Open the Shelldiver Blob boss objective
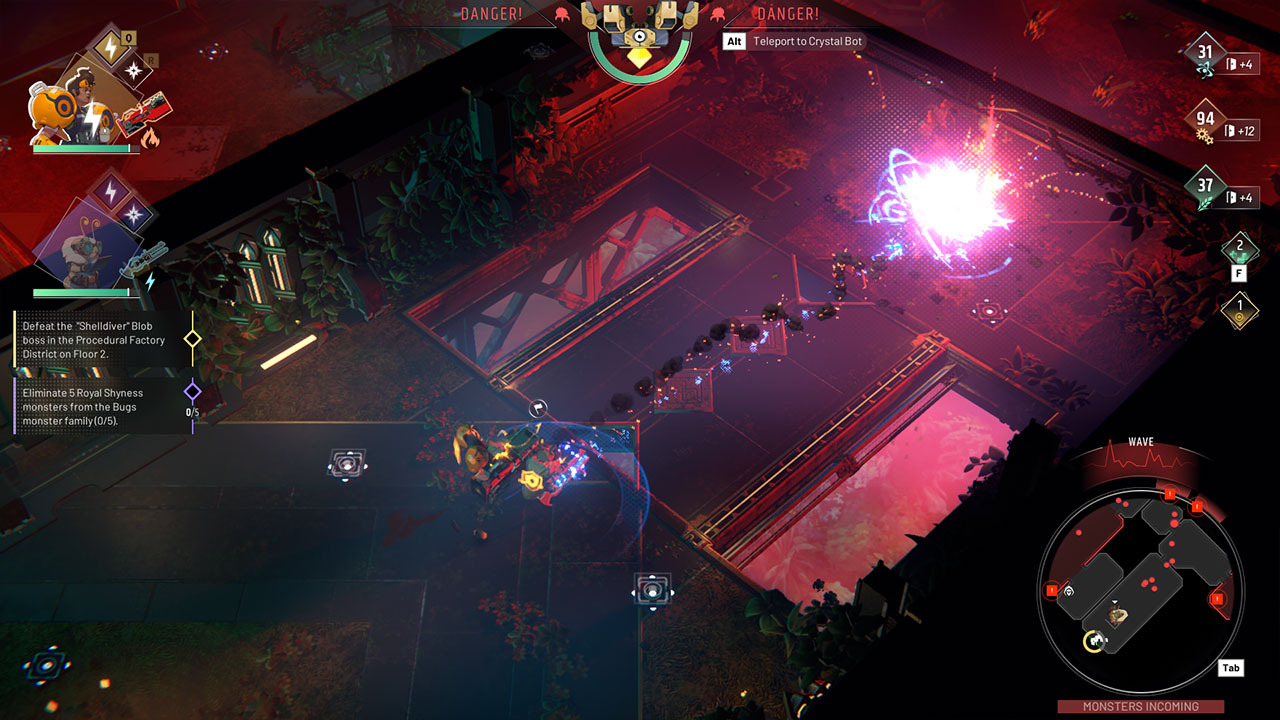Screen dimensions: 1280x720 click(x=95, y=340)
